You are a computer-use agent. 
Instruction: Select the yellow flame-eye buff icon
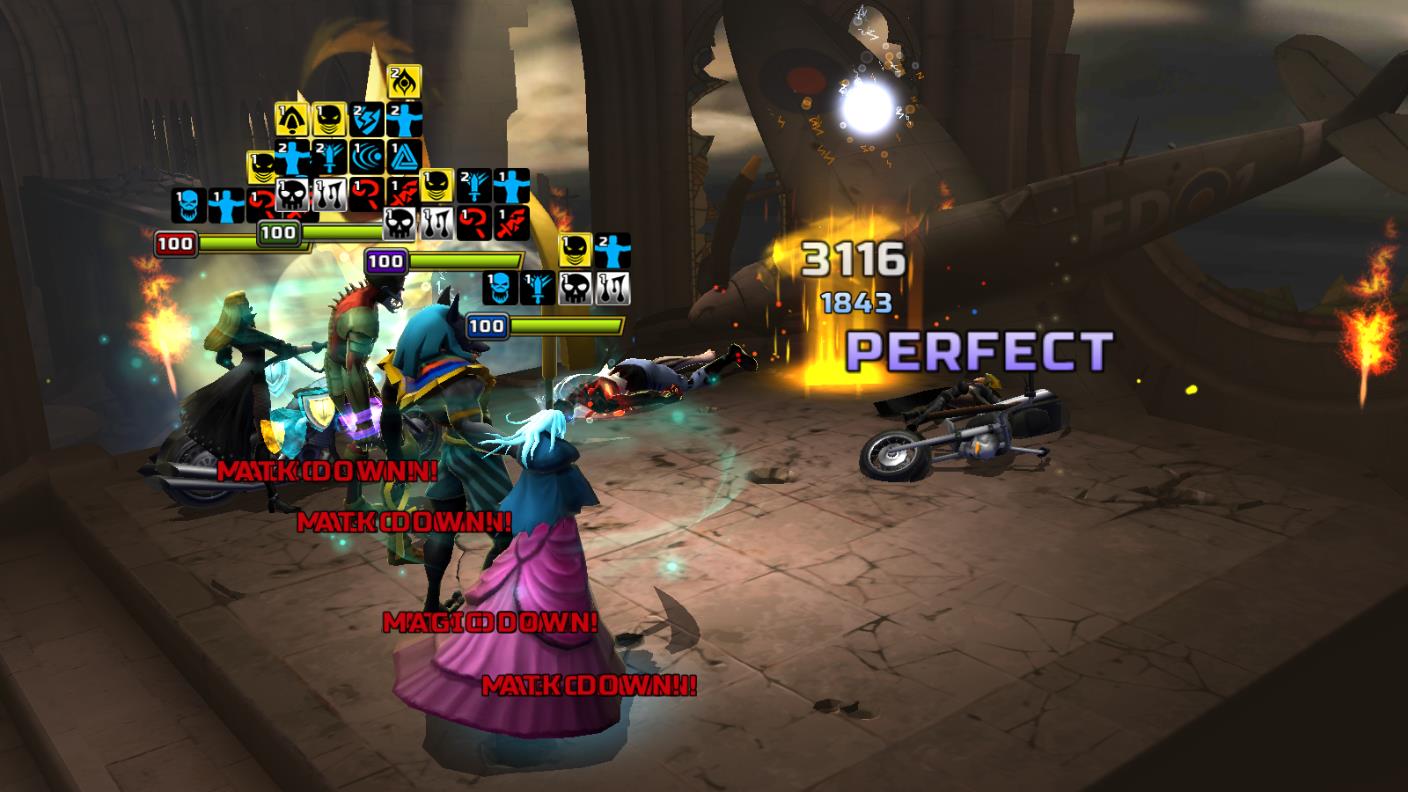tap(405, 82)
